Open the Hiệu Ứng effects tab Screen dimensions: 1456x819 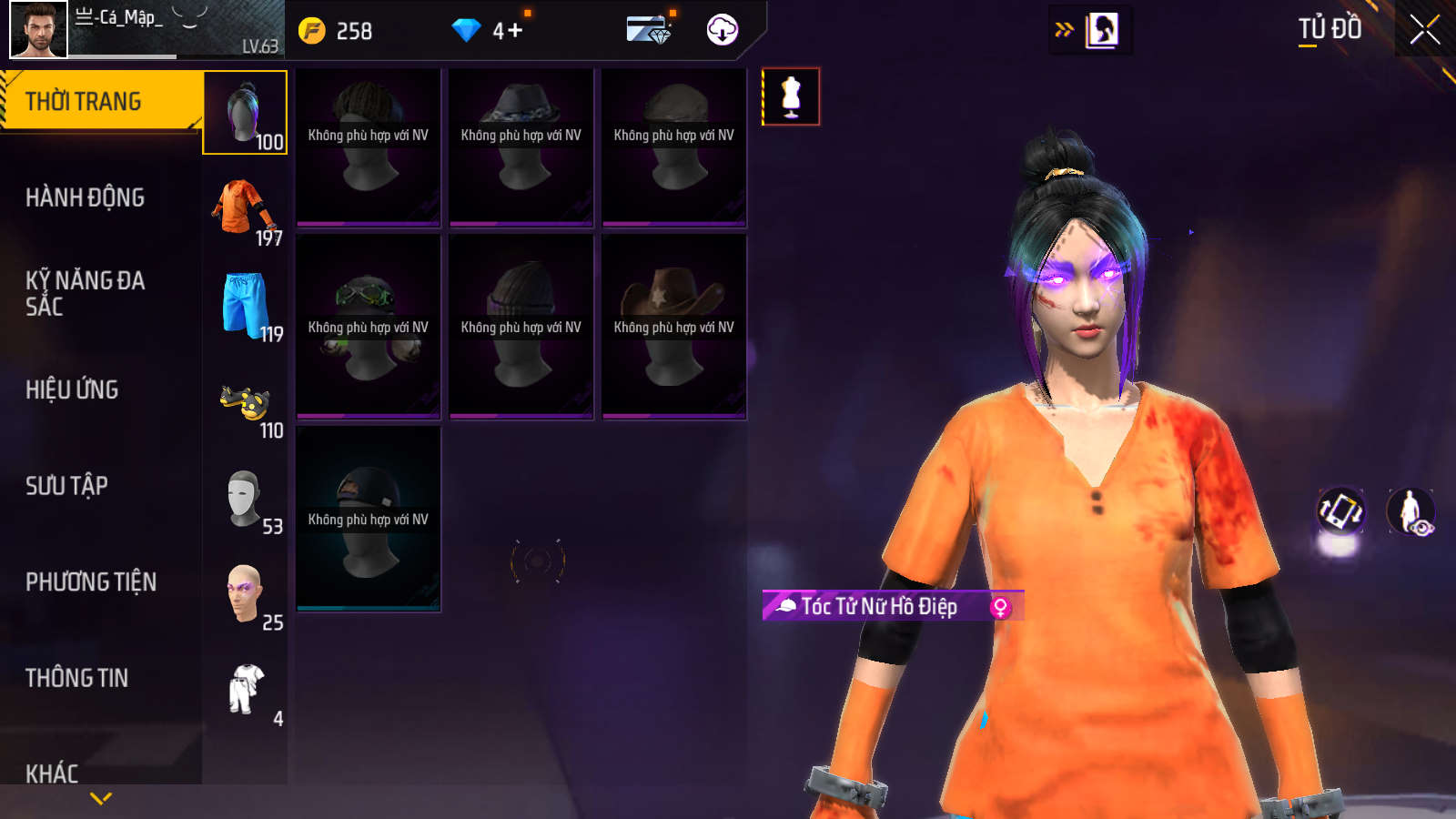[72, 389]
